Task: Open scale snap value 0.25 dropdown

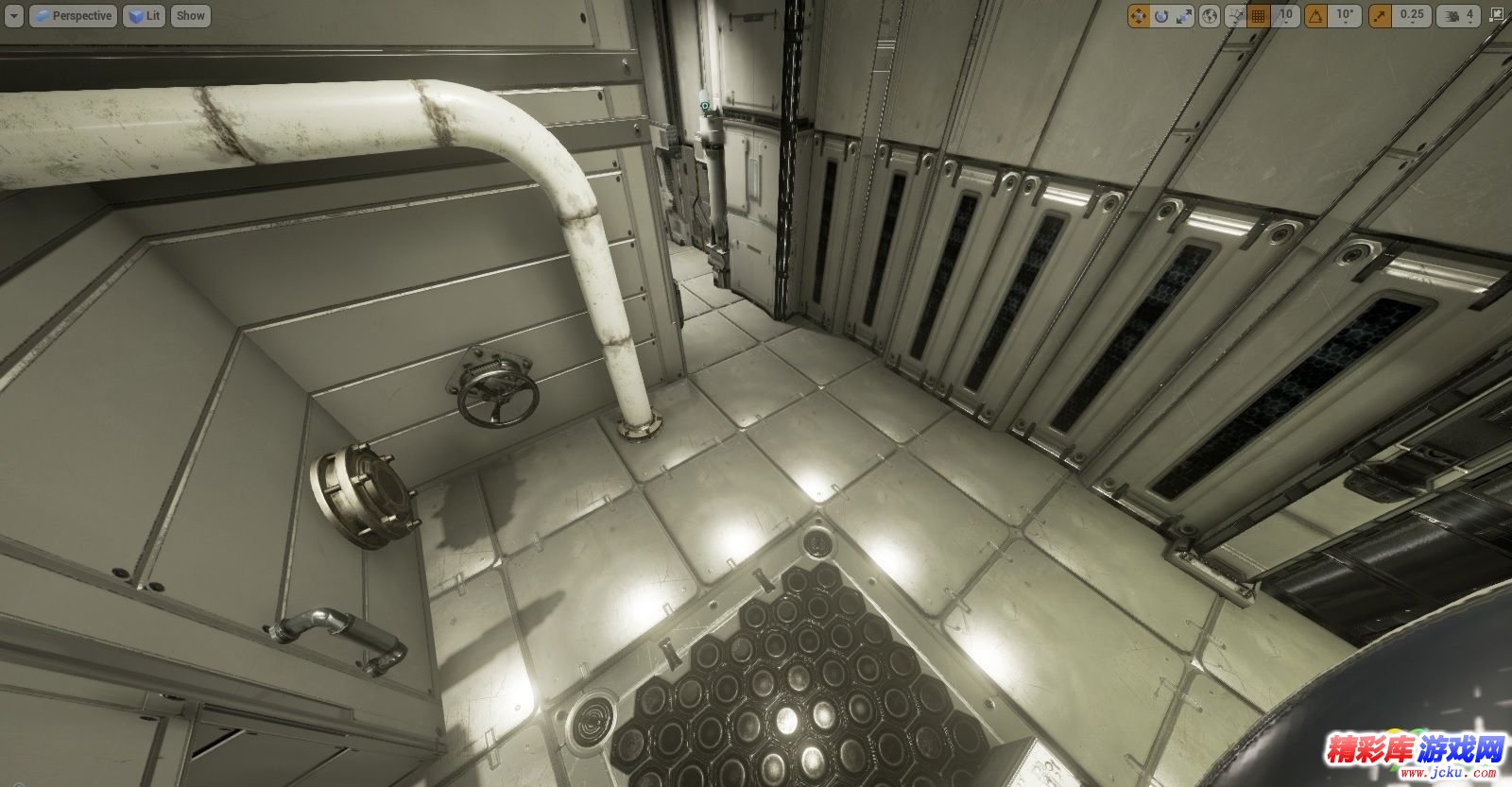Action: [x=1411, y=16]
